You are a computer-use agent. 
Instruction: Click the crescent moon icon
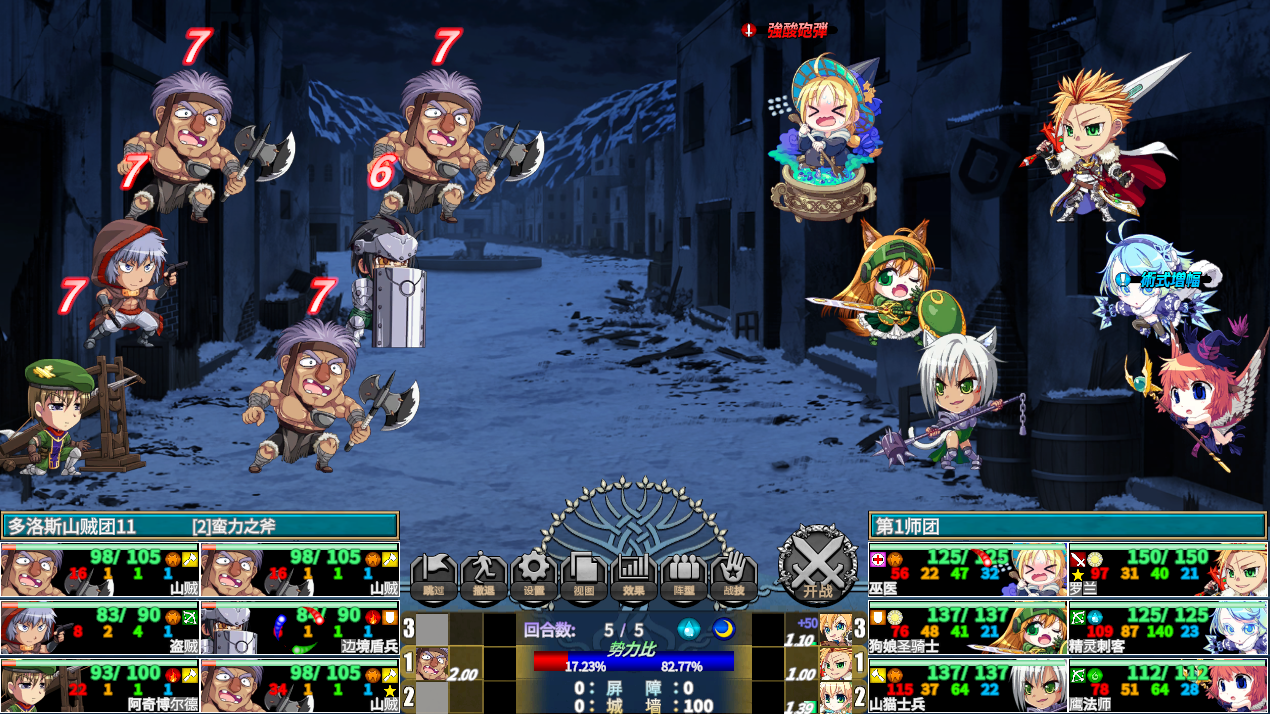click(722, 629)
